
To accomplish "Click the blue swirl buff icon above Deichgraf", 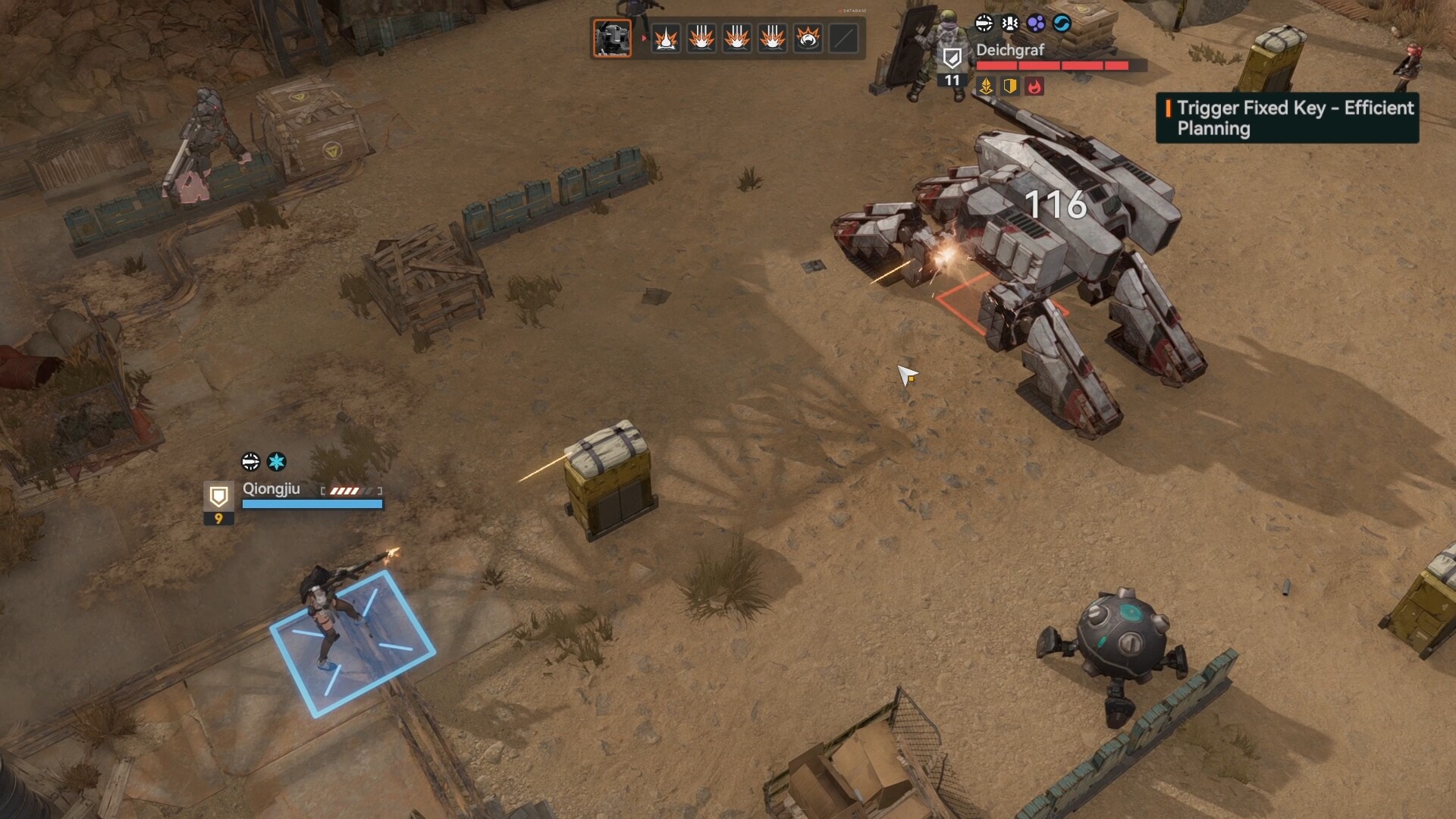I will pyautogui.click(x=1061, y=24).
